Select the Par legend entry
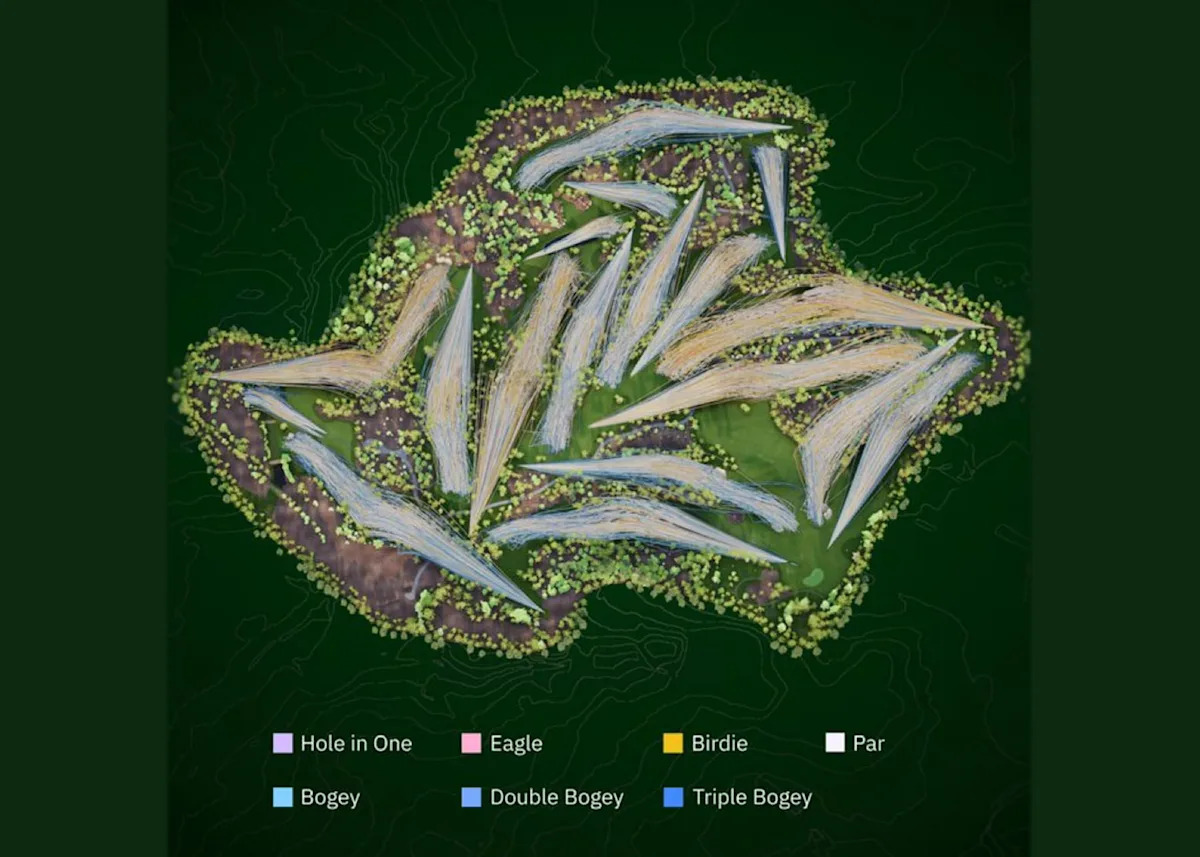 click(855, 744)
